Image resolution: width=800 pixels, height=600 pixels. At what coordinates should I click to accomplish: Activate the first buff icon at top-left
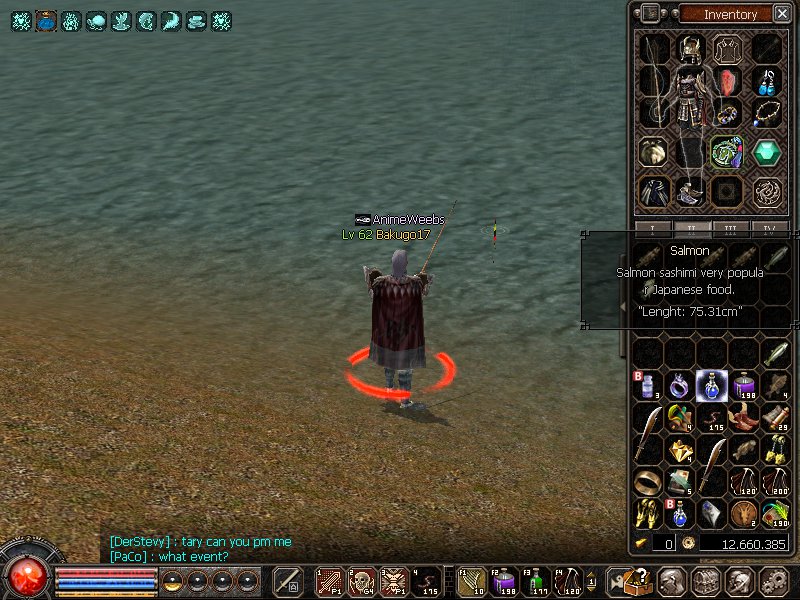(x=21, y=20)
